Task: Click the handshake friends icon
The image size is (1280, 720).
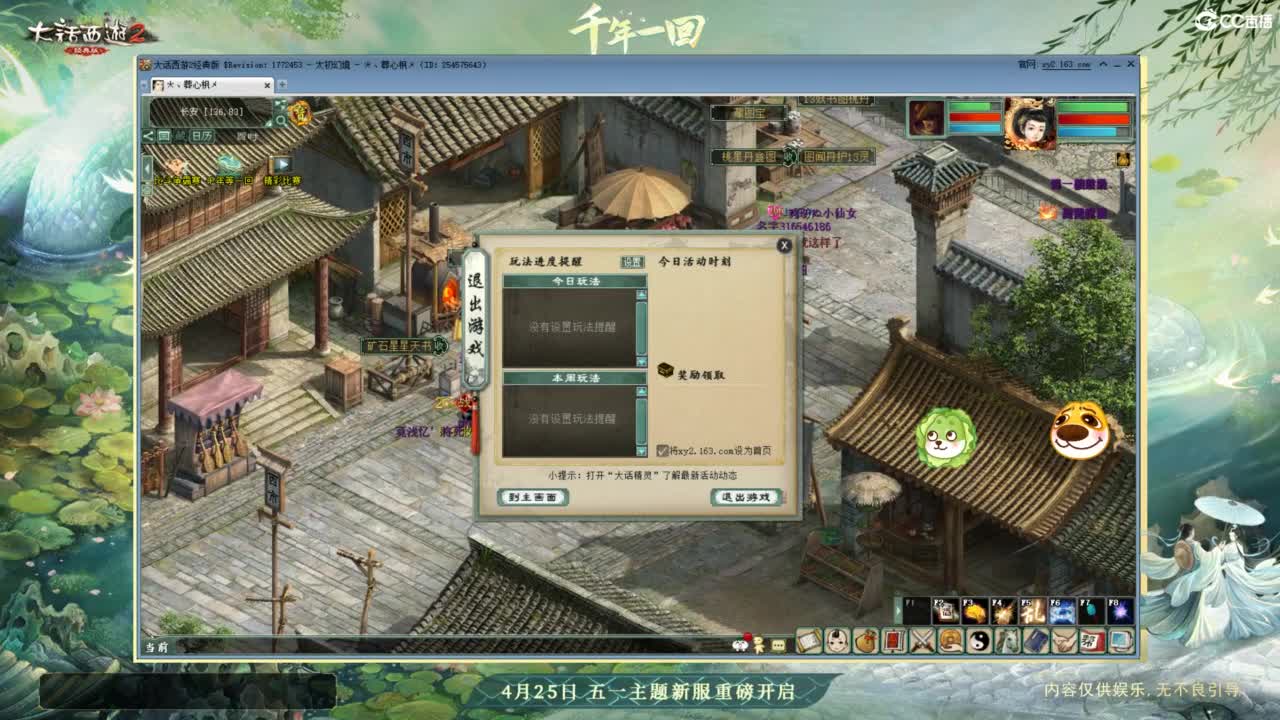Action: point(1066,640)
